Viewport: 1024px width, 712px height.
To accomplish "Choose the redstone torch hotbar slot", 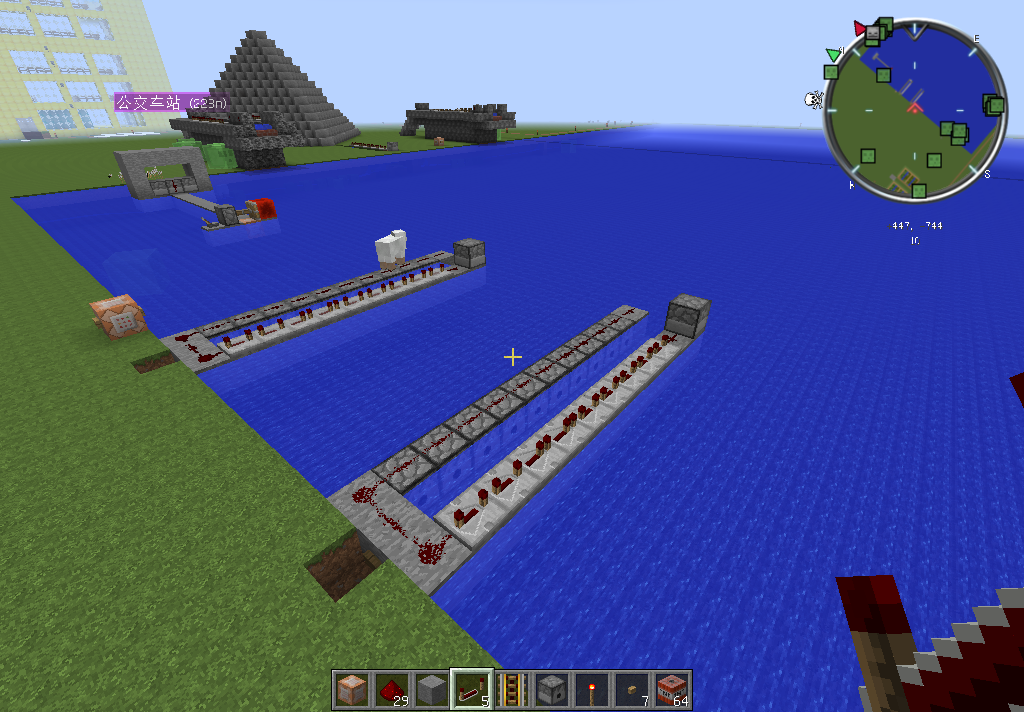I will (x=592, y=689).
